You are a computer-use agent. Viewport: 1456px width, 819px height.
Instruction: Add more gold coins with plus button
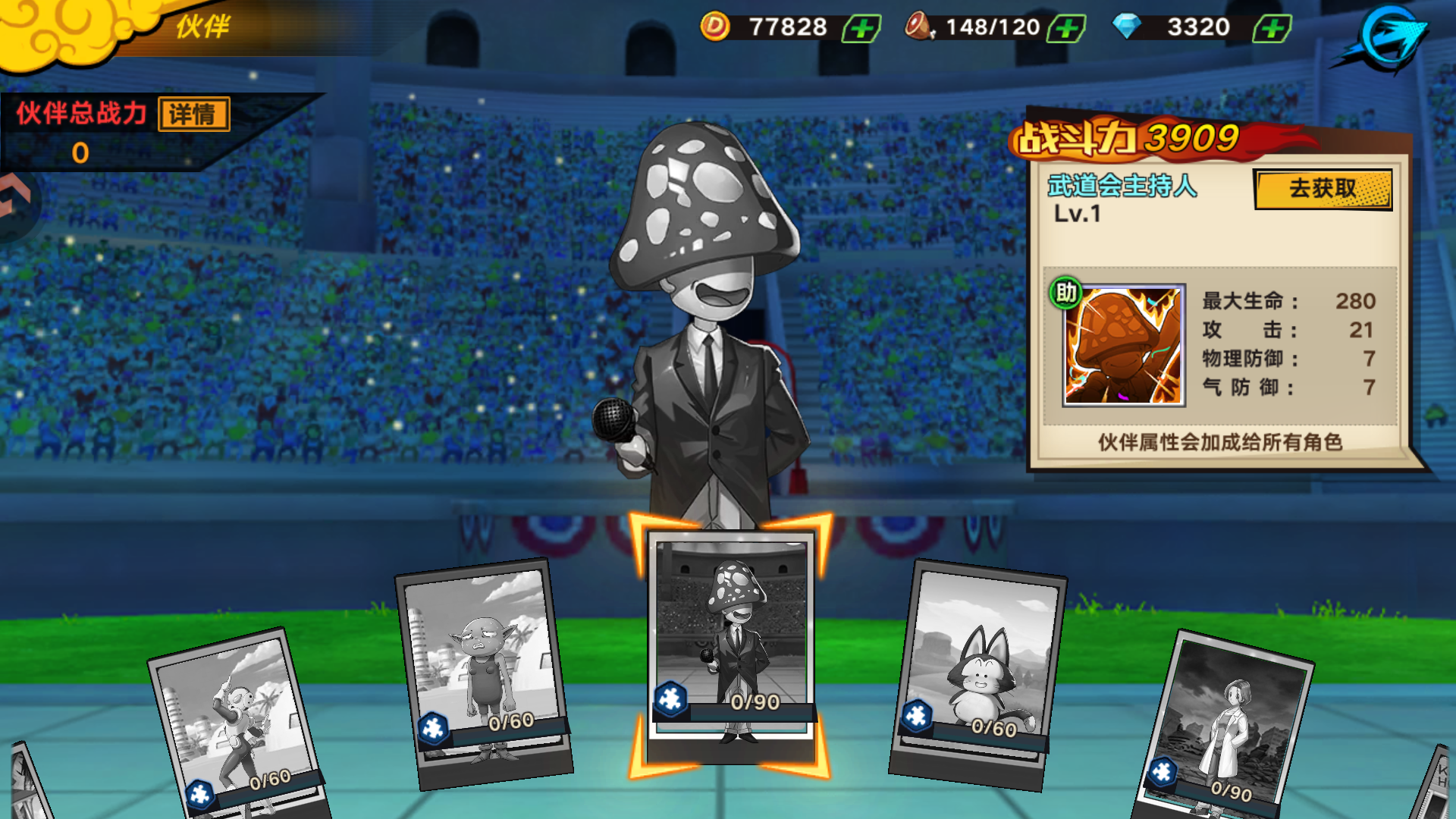click(x=861, y=29)
